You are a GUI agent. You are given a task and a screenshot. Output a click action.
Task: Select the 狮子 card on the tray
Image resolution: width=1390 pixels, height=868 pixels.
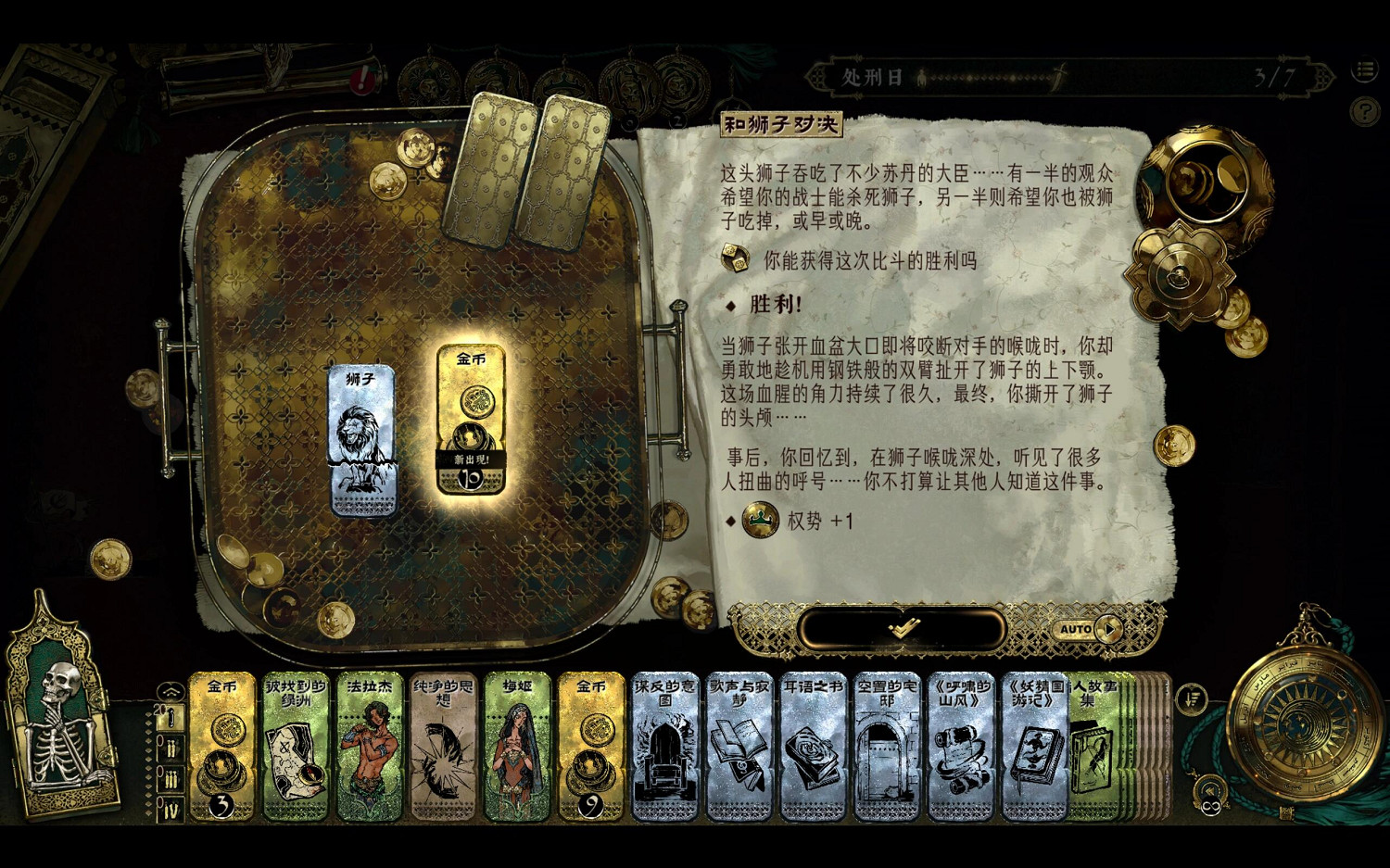(x=362, y=440)
